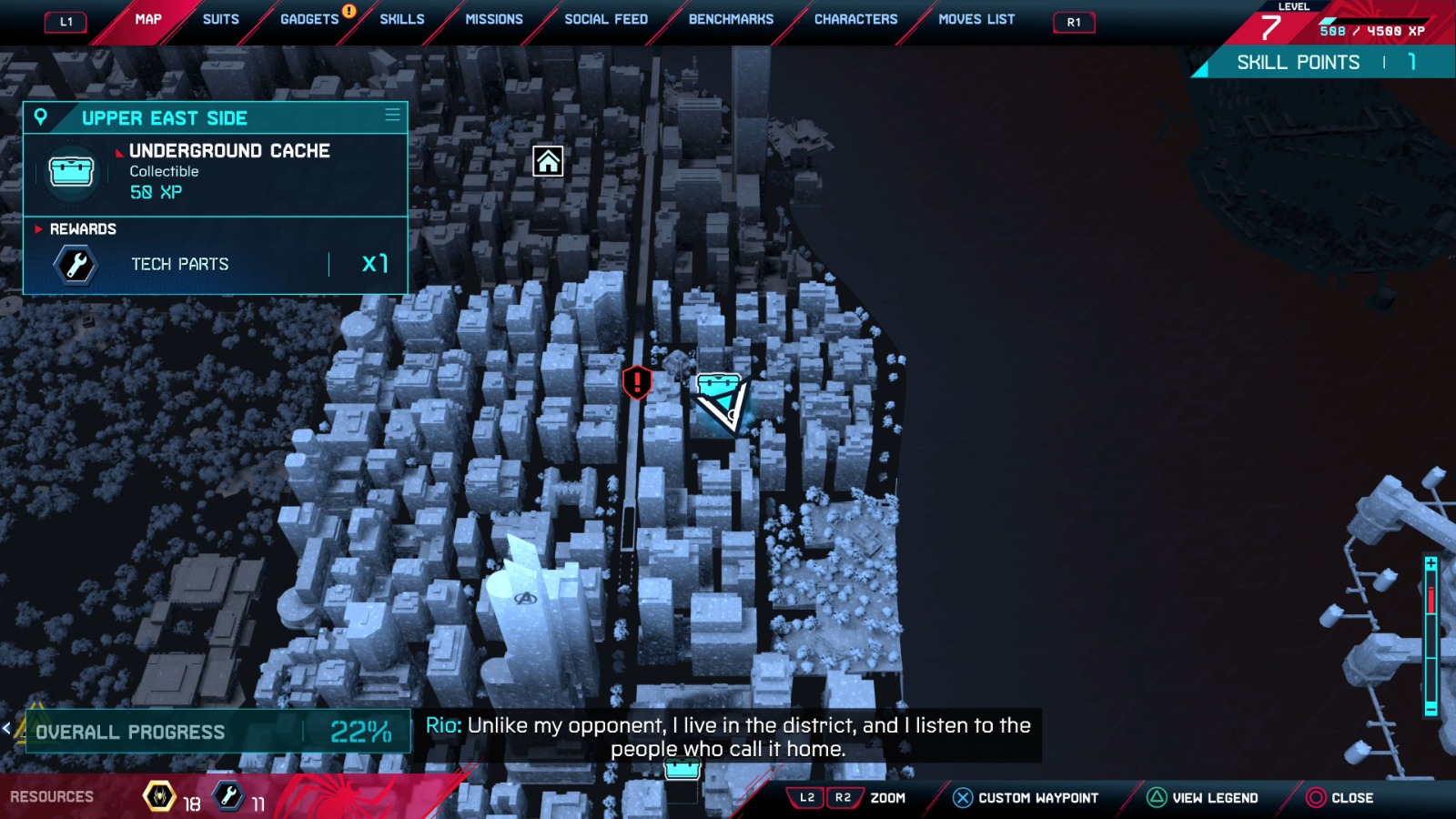The width and height of the screenshot is (1456, 819).
Task: Click the home safehouse map marker
Action: 548,161
